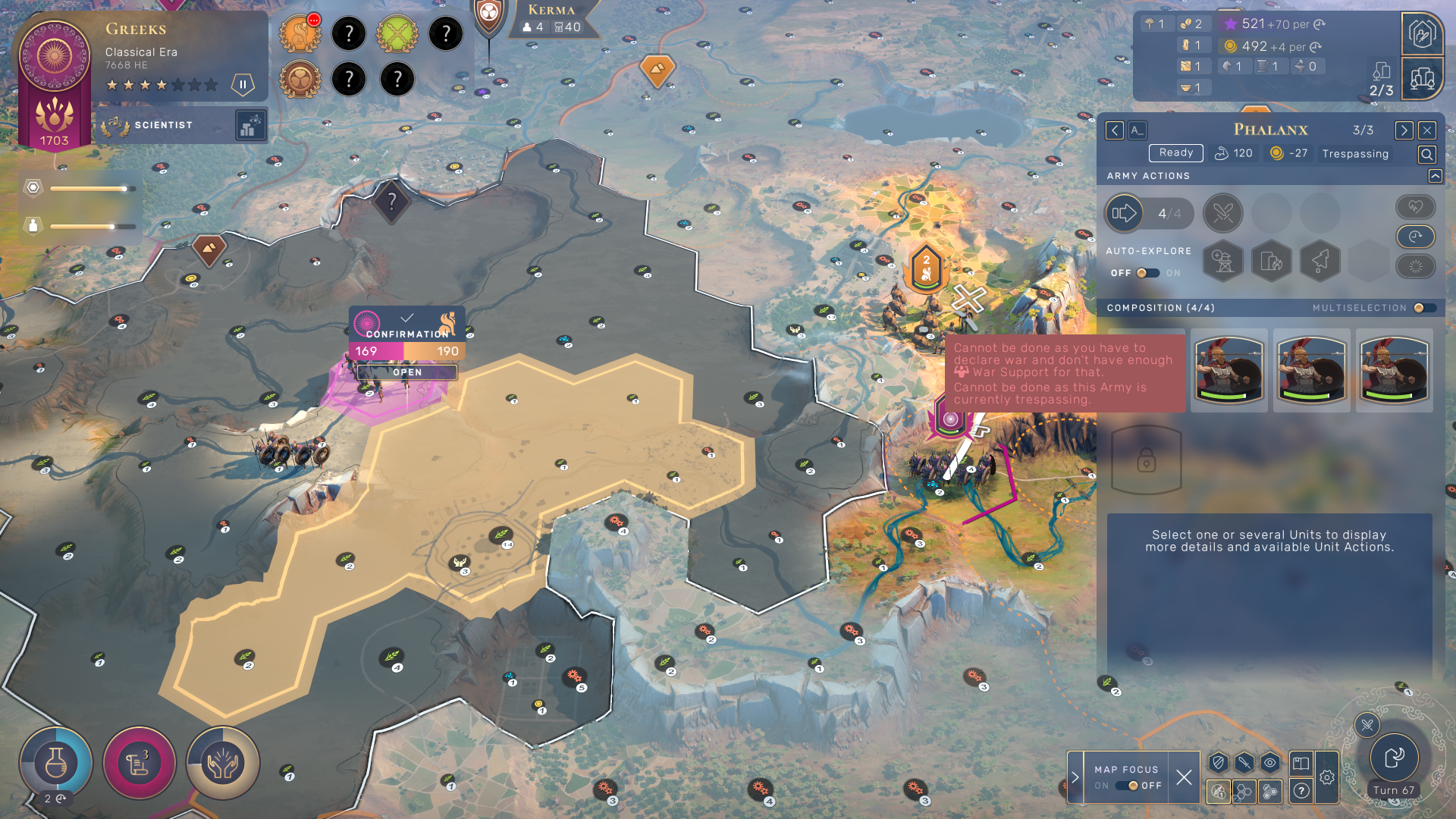
Task: Collapse the Army Actions section
Action: coord(1435,176)
